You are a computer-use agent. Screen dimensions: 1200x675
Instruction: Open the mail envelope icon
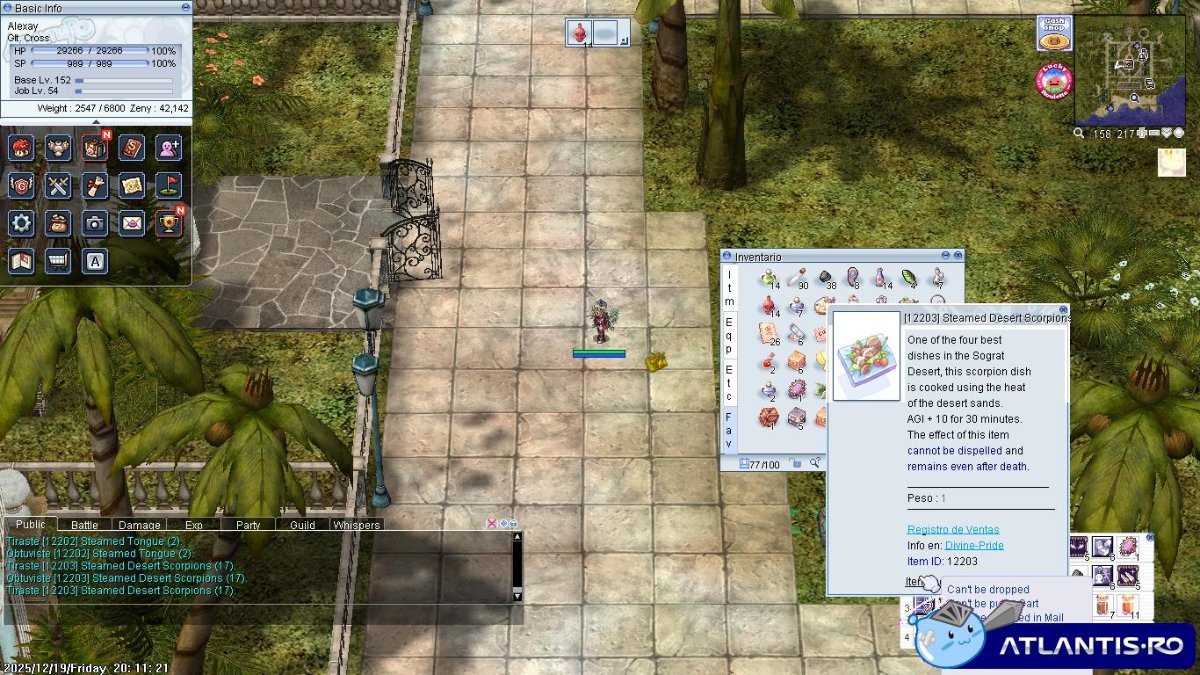click(x=132, y=222)
